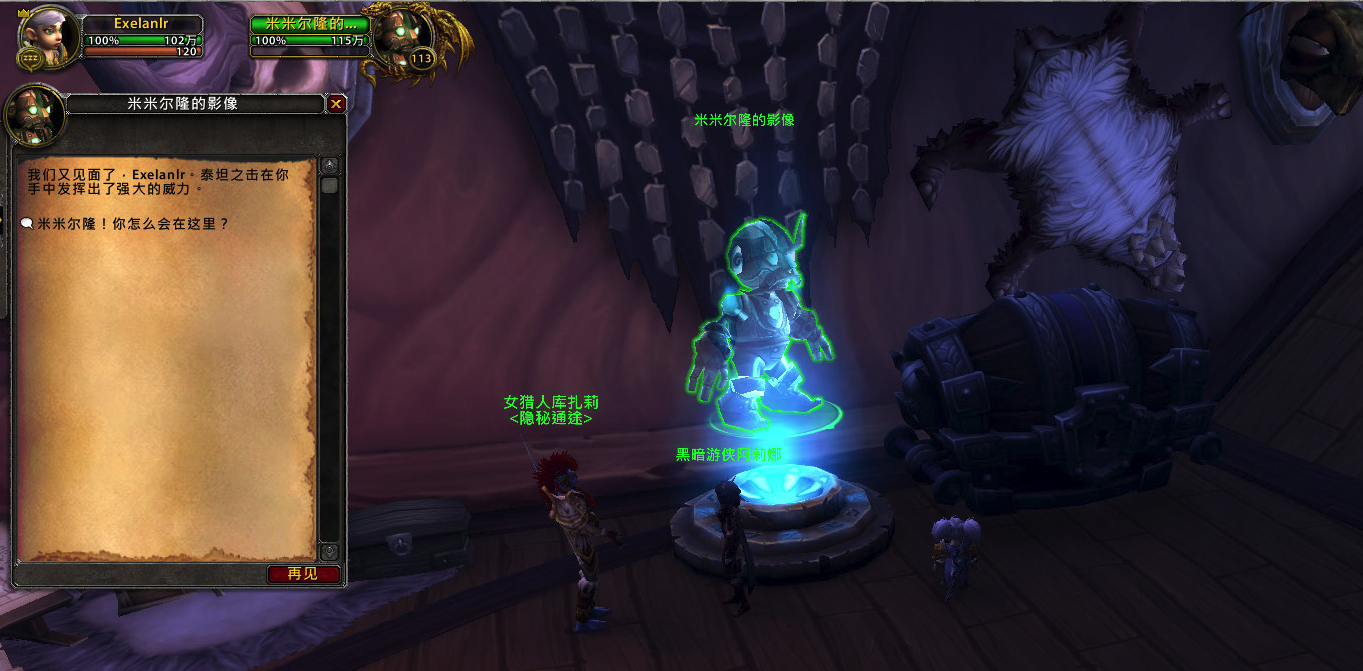The image size is (1363, 671).
Task: Click the target name plate 米米尔隆的...
Action: point(310,24)
